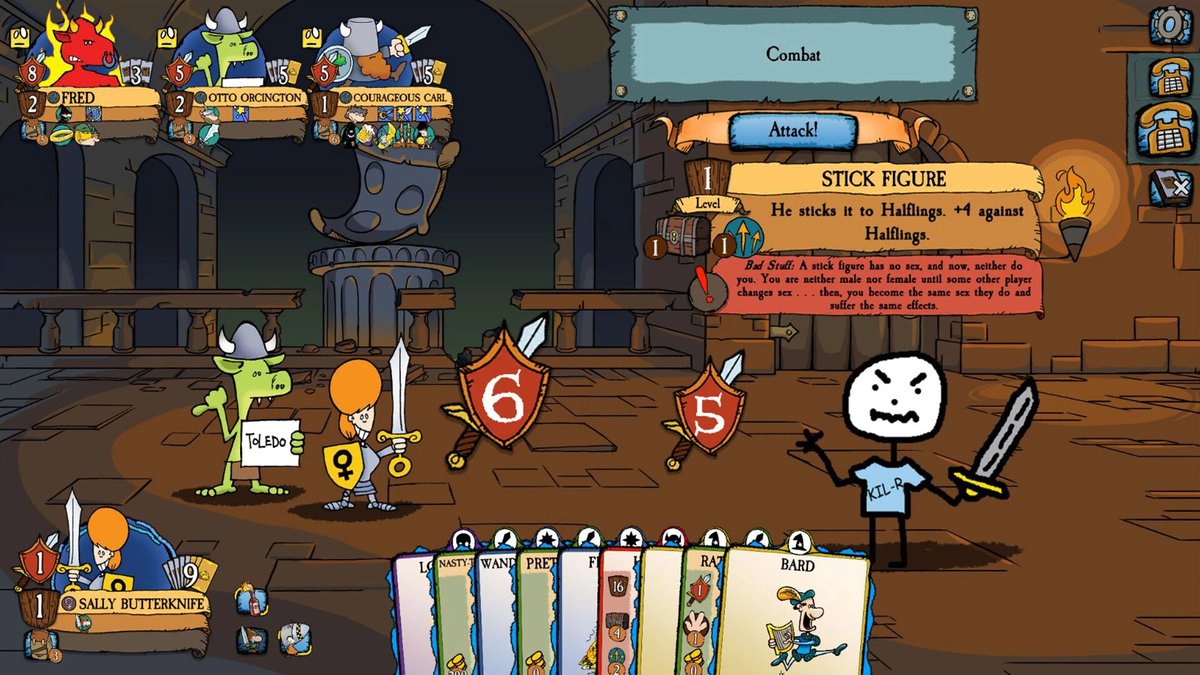
Task: Open Sally's backpack icon
Action: tap(38, 643)
